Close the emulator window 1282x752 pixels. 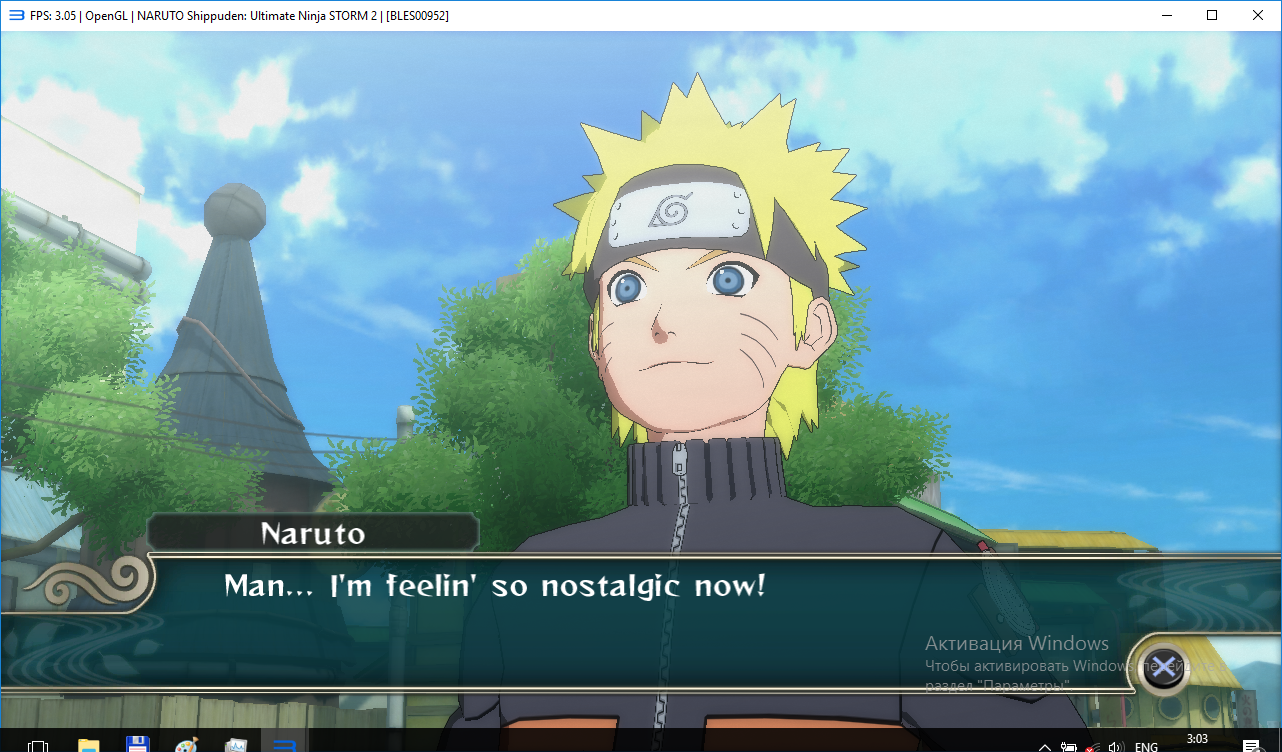[x=1258, y=15]
